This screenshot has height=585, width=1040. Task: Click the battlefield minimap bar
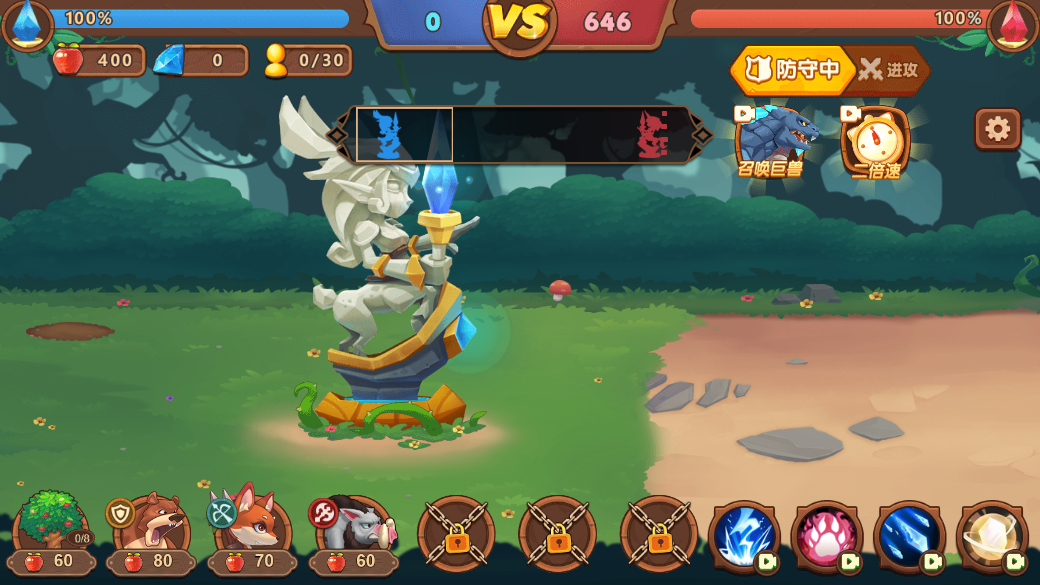(520, 134)
